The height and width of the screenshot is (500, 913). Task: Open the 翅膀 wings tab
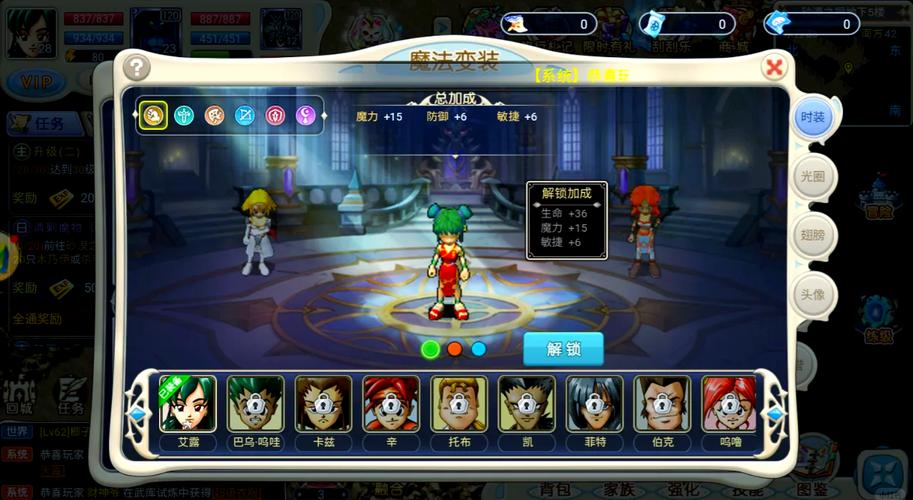click(811, 235)
